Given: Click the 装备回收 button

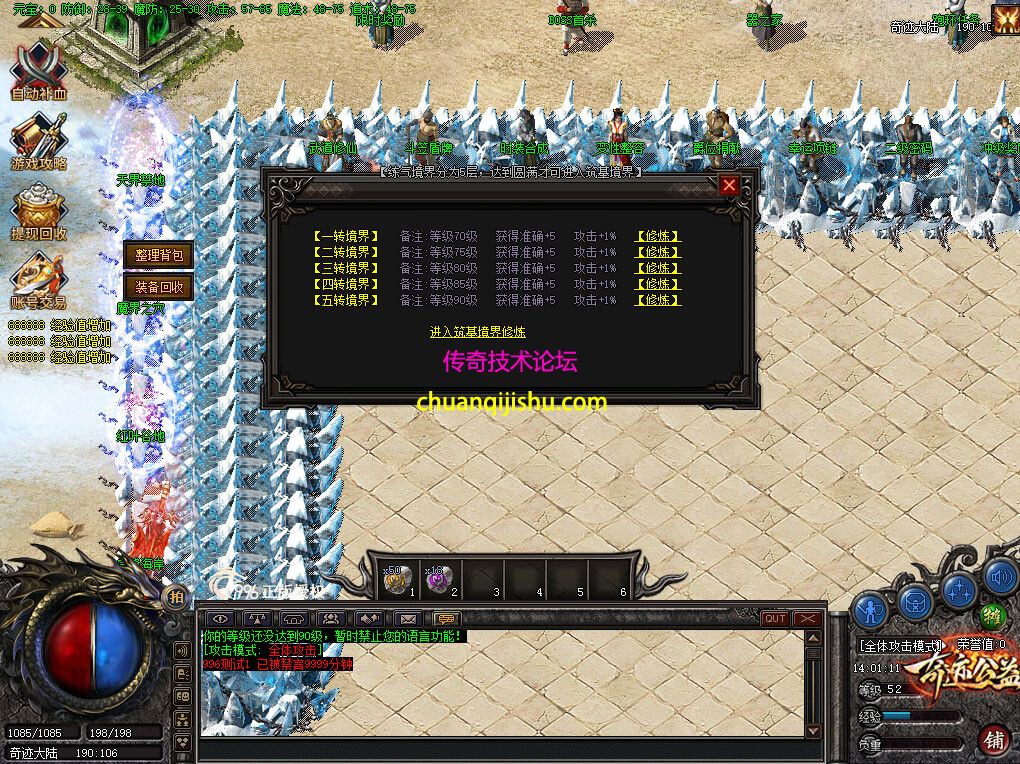Looking at the screenshot, I should click(157, 288).
